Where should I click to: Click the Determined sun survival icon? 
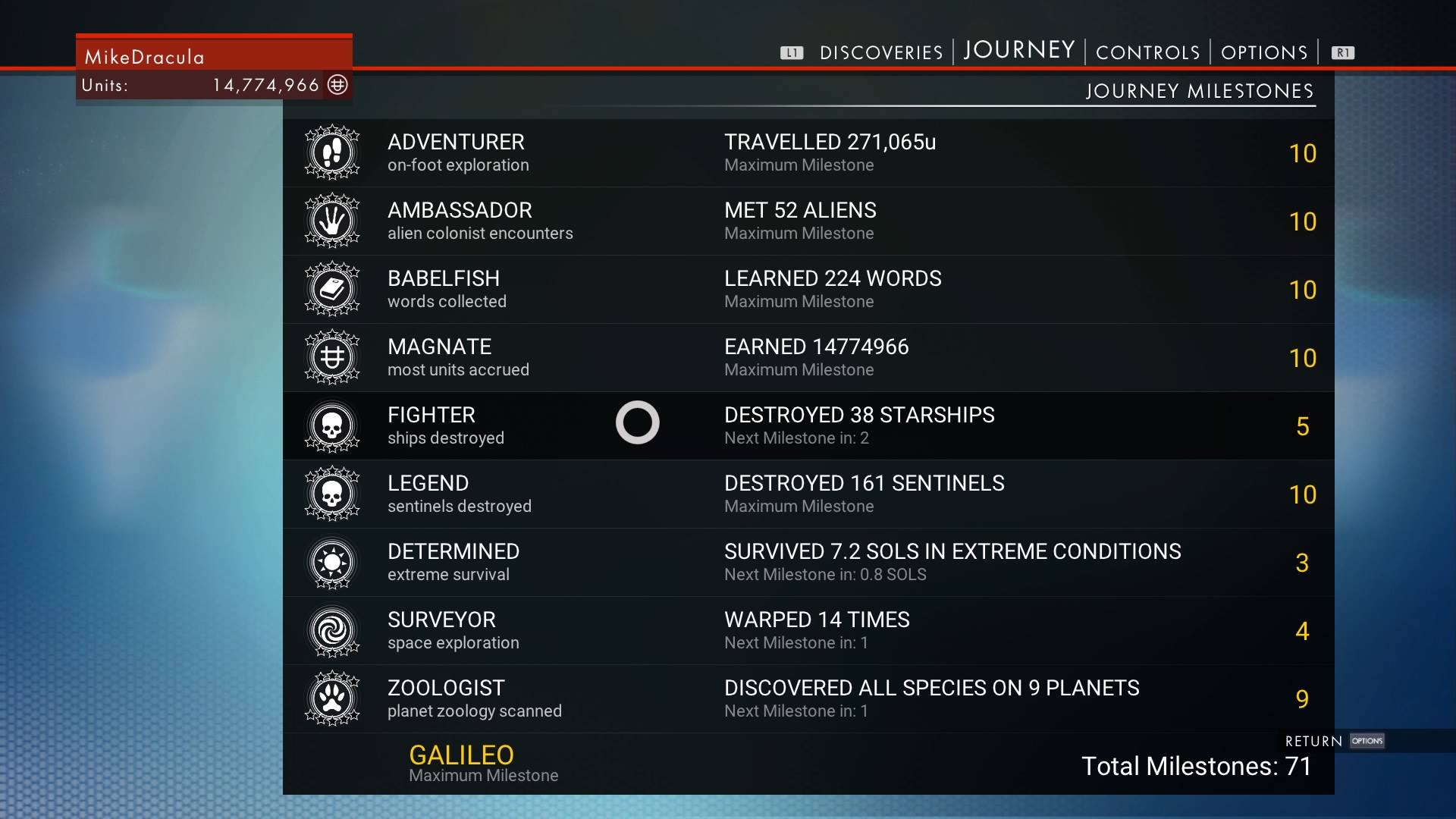tap(332, 562)
